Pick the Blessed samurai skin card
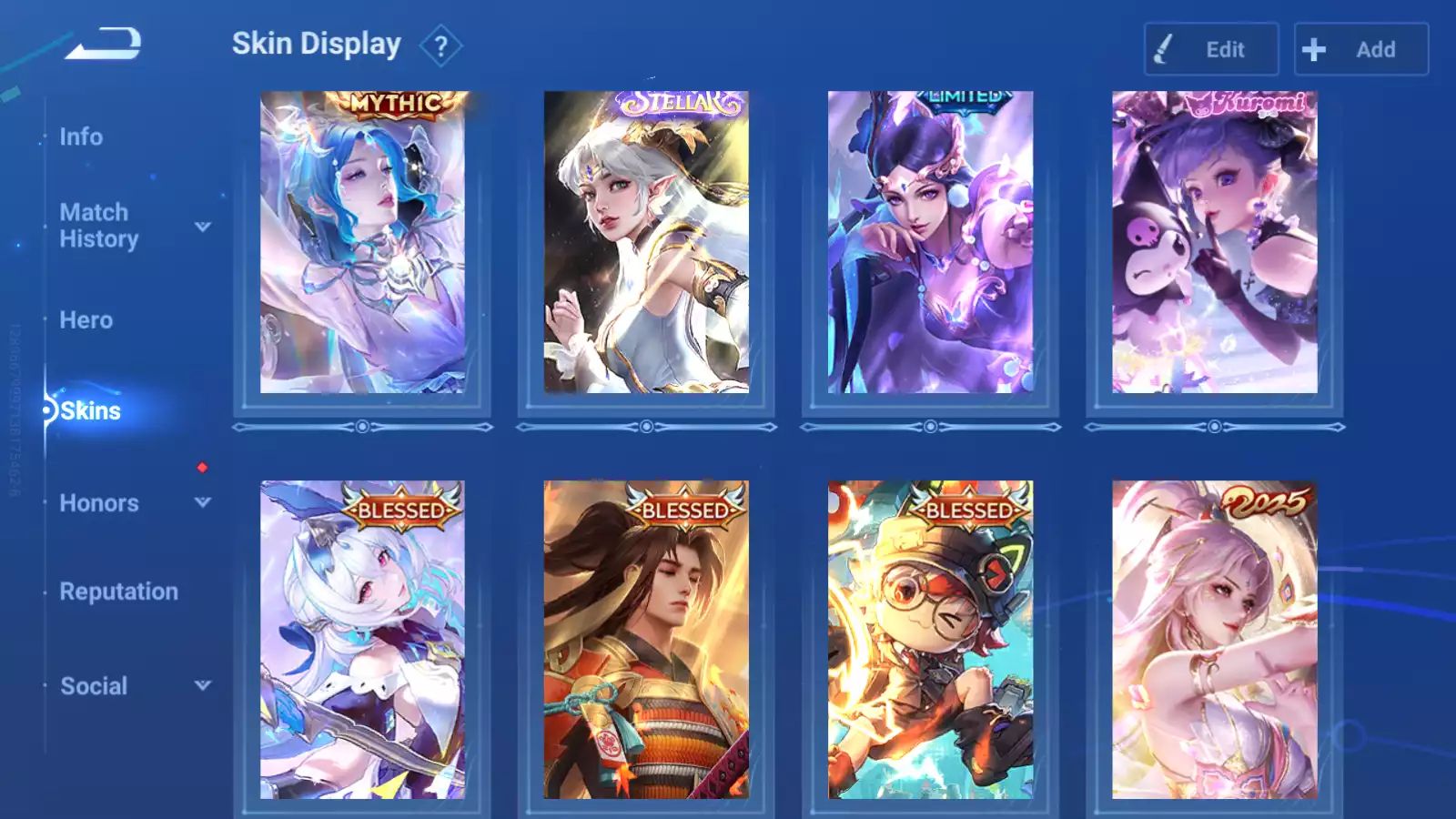The height and width of the screenshot is (819, 1456). coord(646,640)
